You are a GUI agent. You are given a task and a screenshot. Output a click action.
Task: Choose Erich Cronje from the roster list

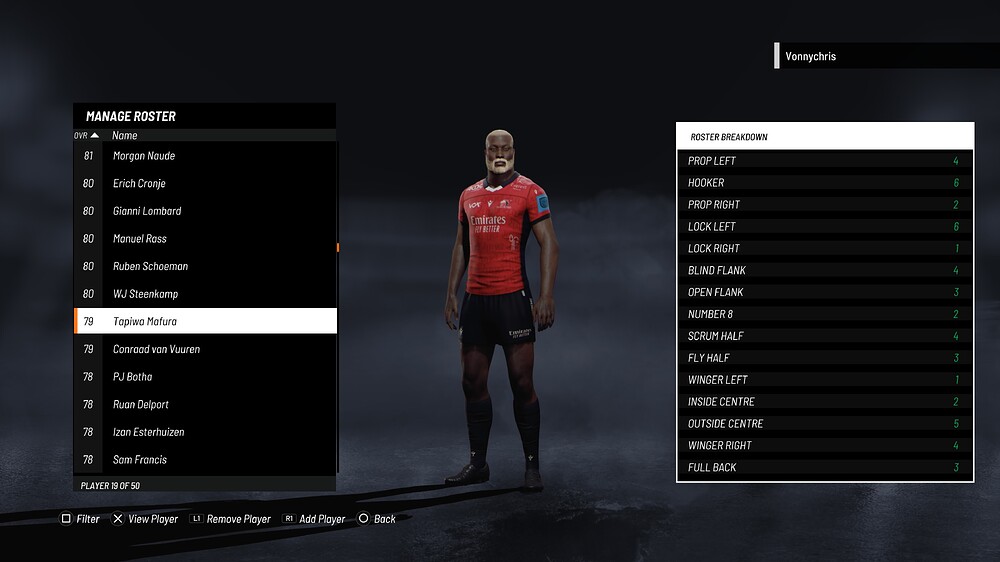204,184
